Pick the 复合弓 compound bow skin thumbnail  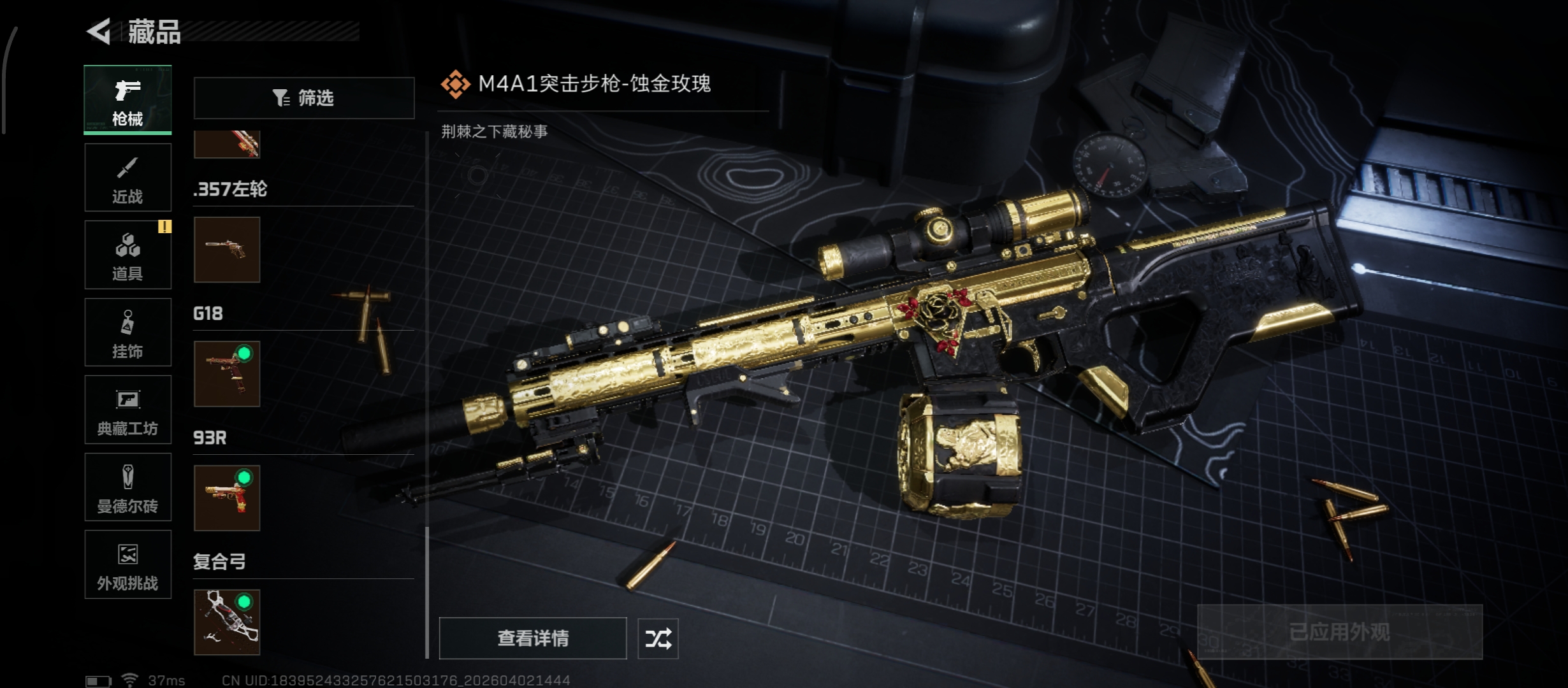click(x=227, y=622)
